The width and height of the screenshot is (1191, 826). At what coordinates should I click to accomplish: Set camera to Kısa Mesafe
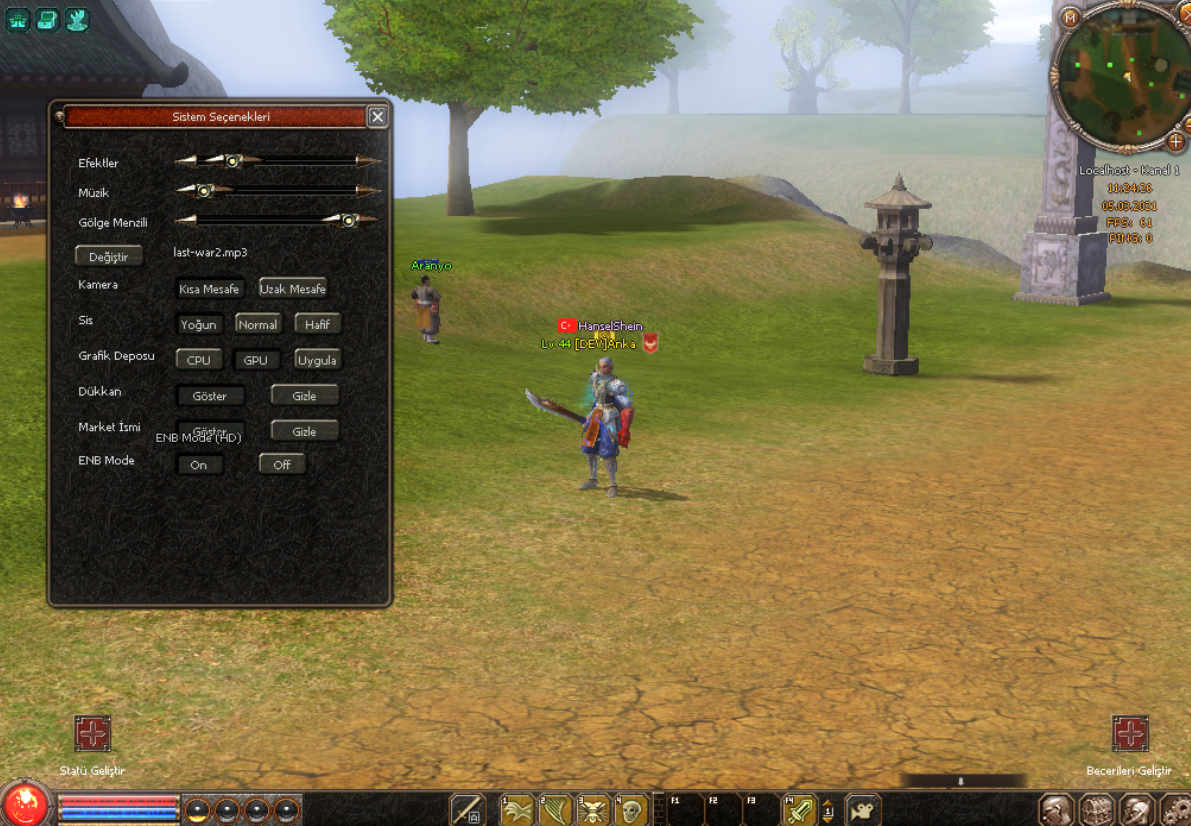tap(210, 289)
